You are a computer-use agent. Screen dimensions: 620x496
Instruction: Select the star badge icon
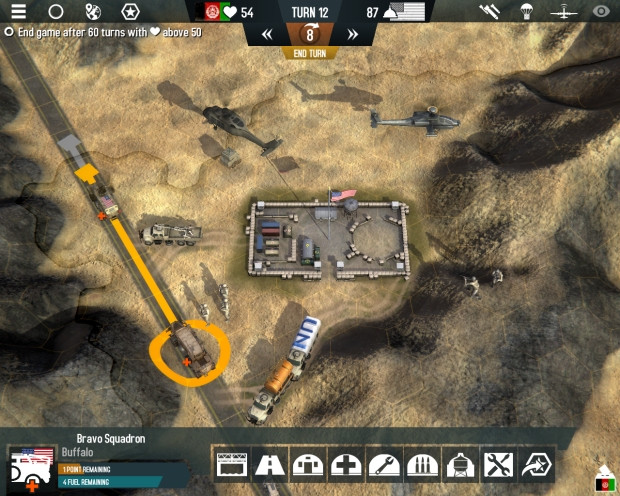coord(130,12)
